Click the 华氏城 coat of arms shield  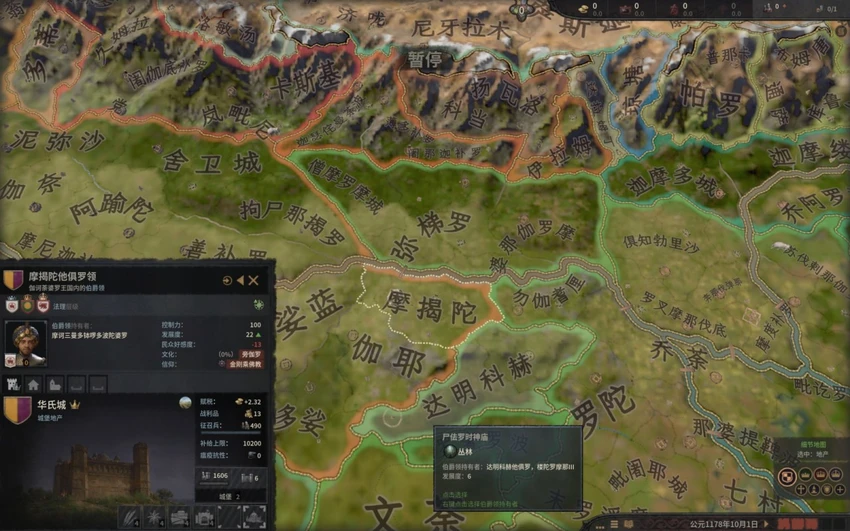[18, 410]
